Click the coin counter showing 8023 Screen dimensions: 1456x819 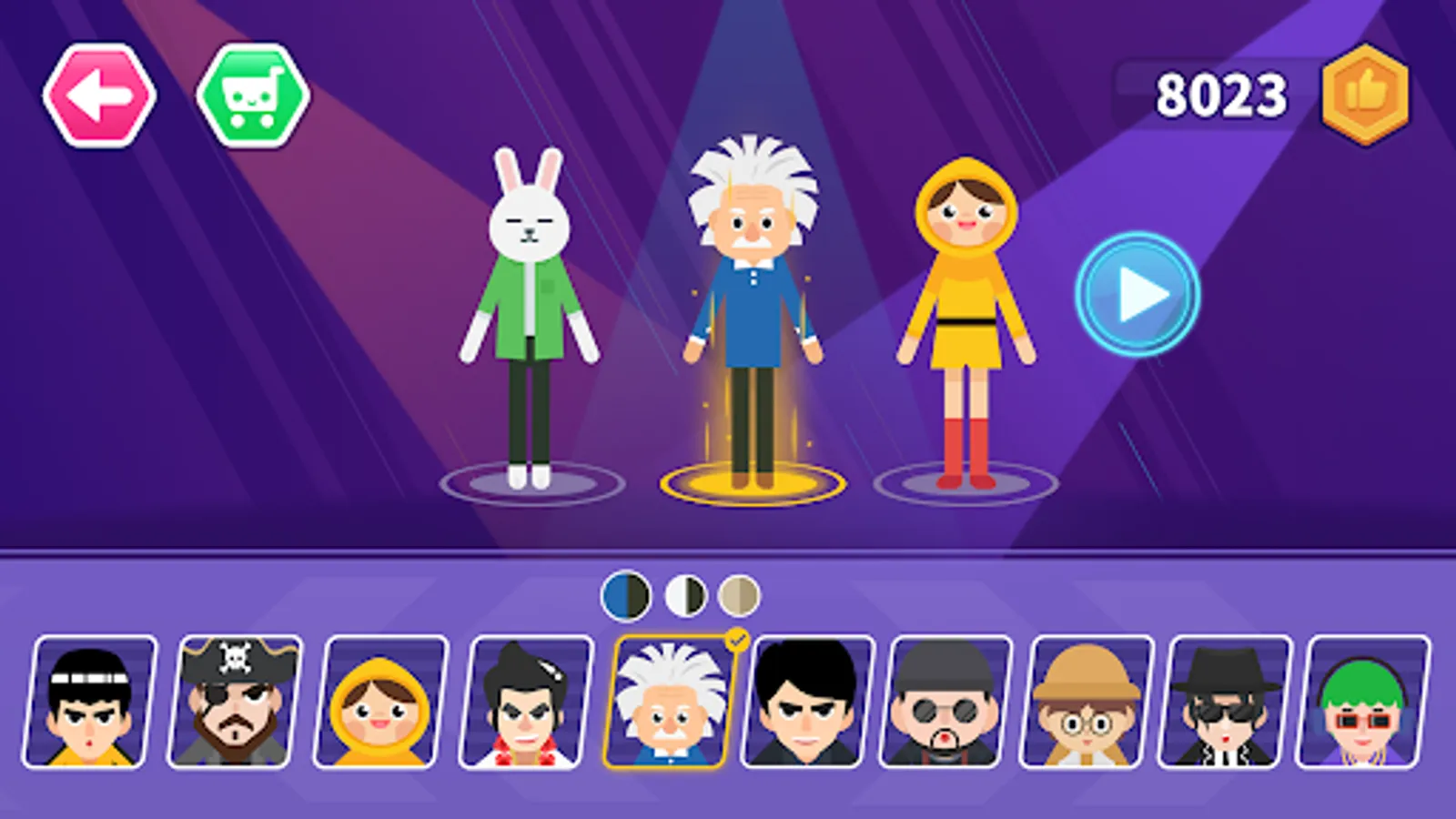1222,91
